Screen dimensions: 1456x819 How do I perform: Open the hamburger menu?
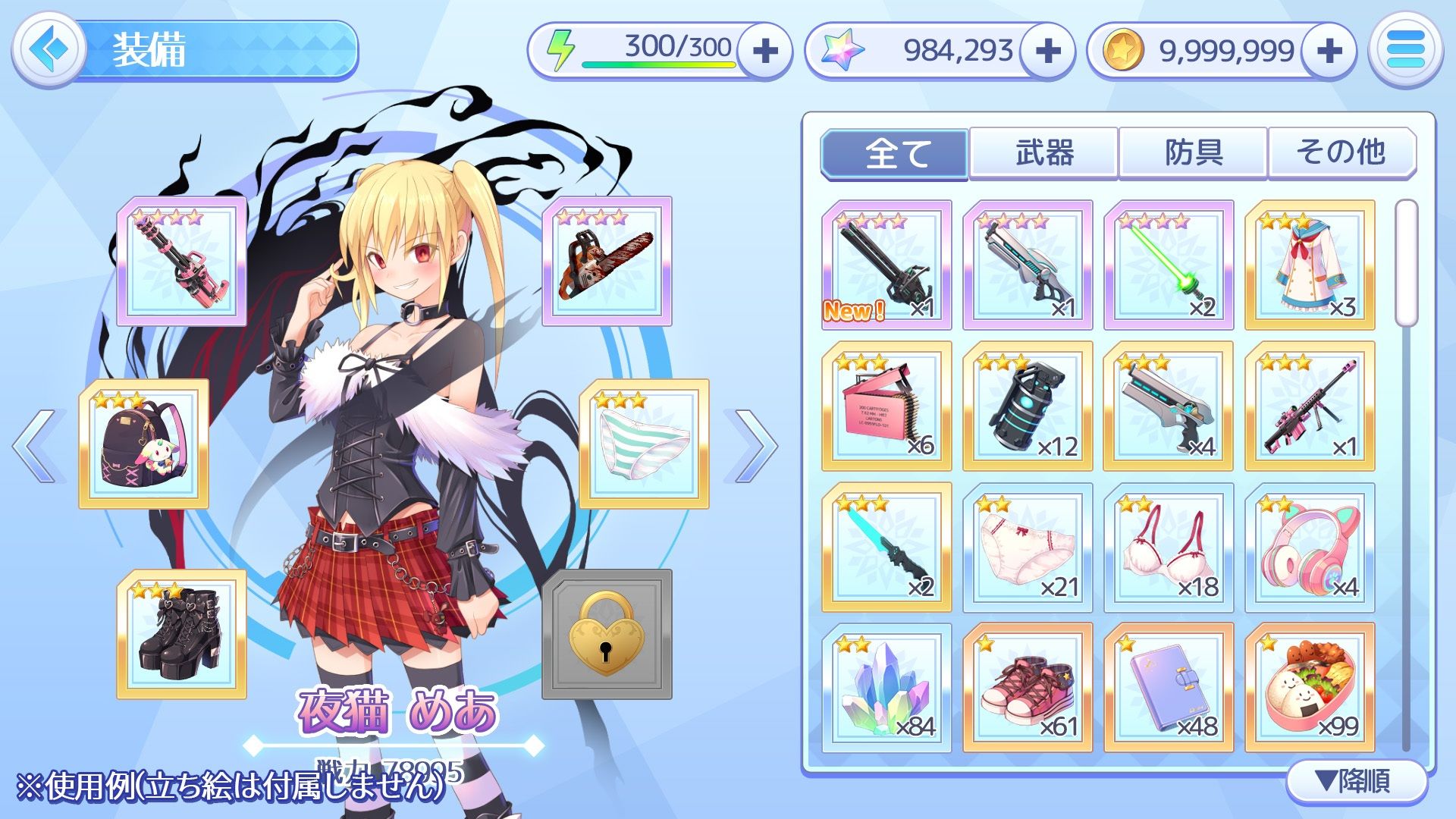(1405, 50)
